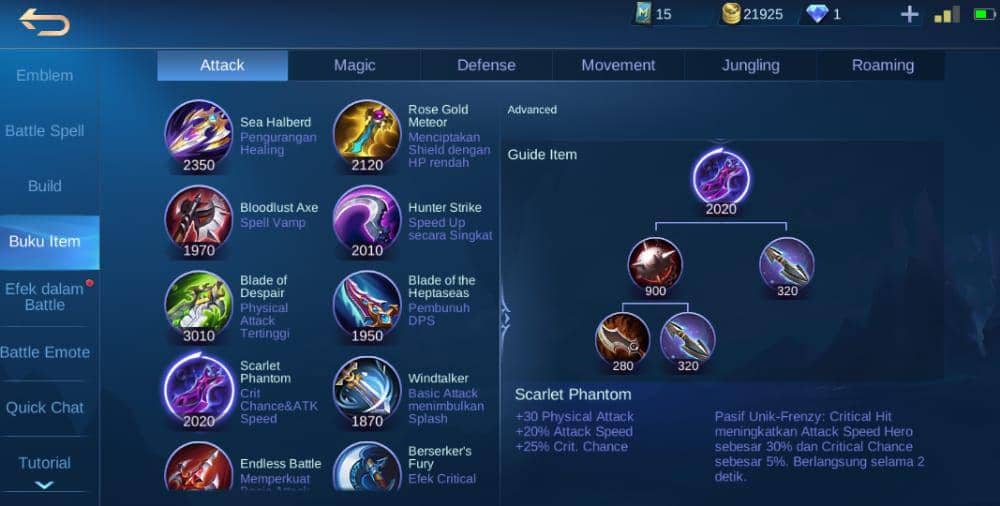This screenshot has width=1000, height=506.
Task: Open the Quick Chat menu
Action: (45, 407)
